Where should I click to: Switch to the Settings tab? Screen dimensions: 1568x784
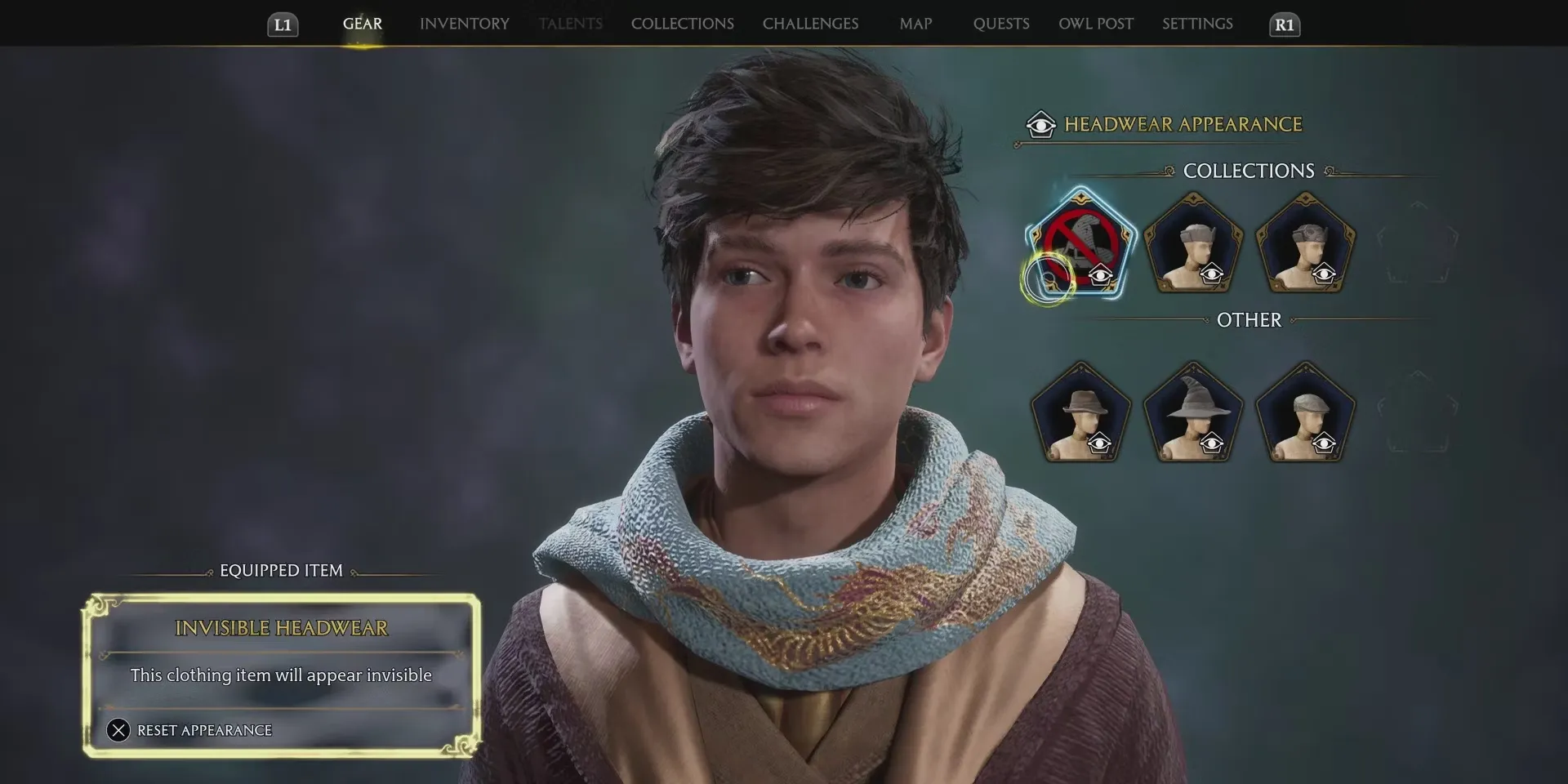pyautogui.click(x=1197, y=24)
